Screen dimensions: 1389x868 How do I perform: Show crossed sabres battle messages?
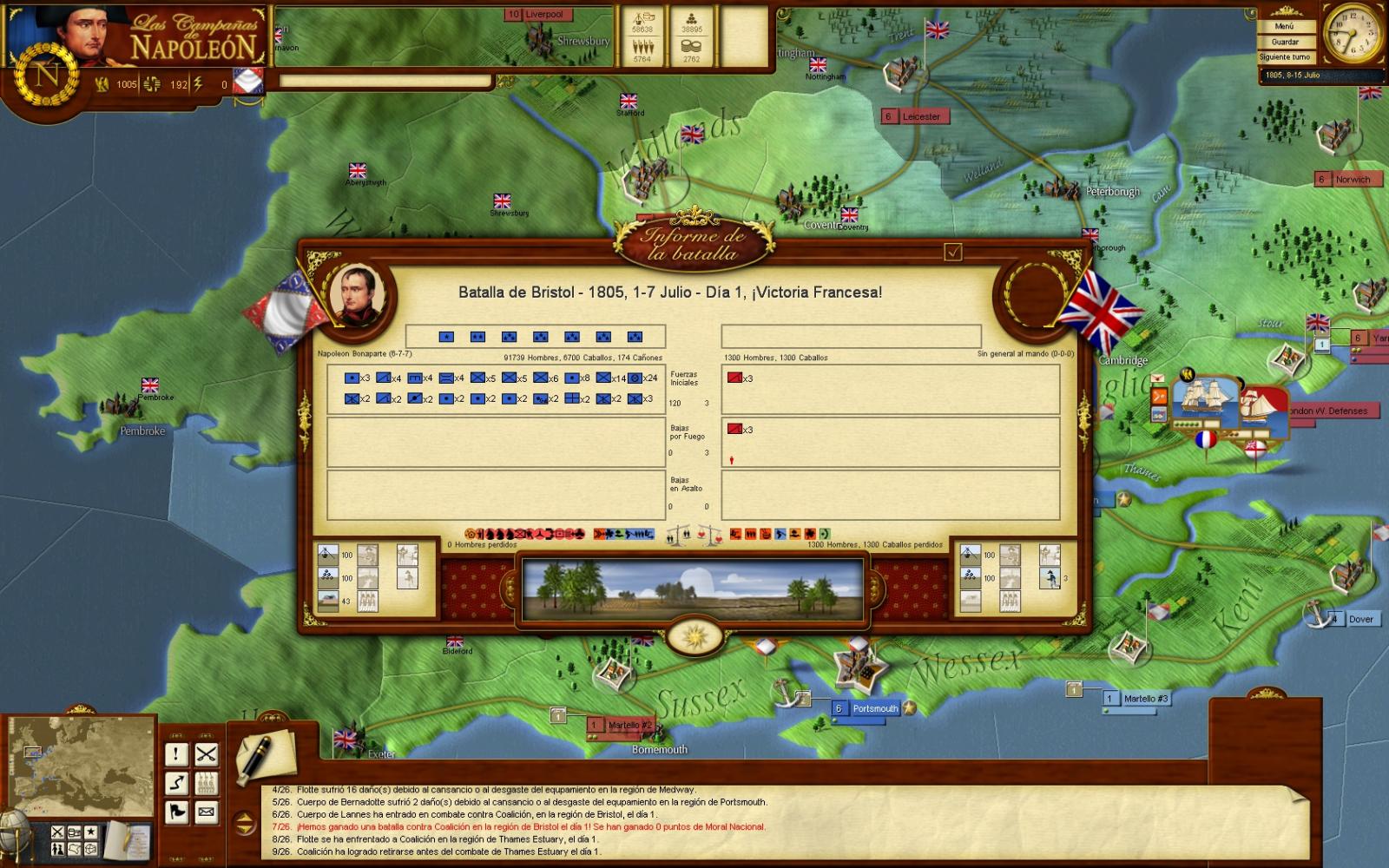click(206, 754)
